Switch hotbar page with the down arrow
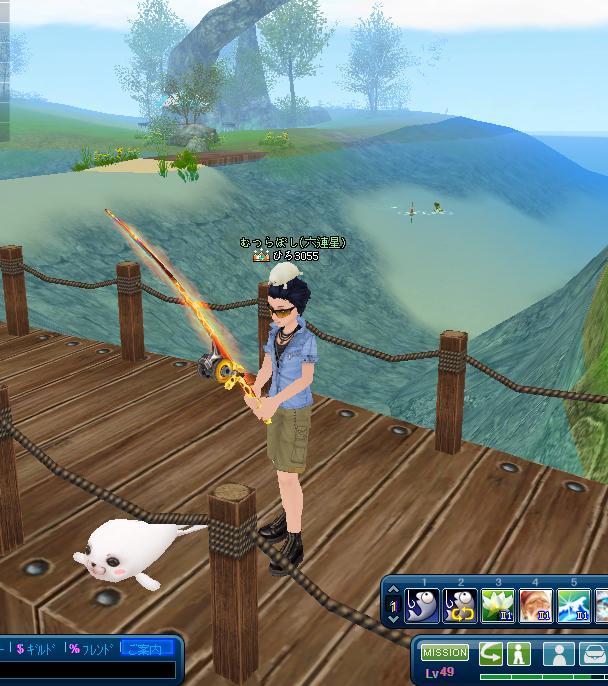Image resolution: width=608 pixels, height=686 pixels. (392, 618)
